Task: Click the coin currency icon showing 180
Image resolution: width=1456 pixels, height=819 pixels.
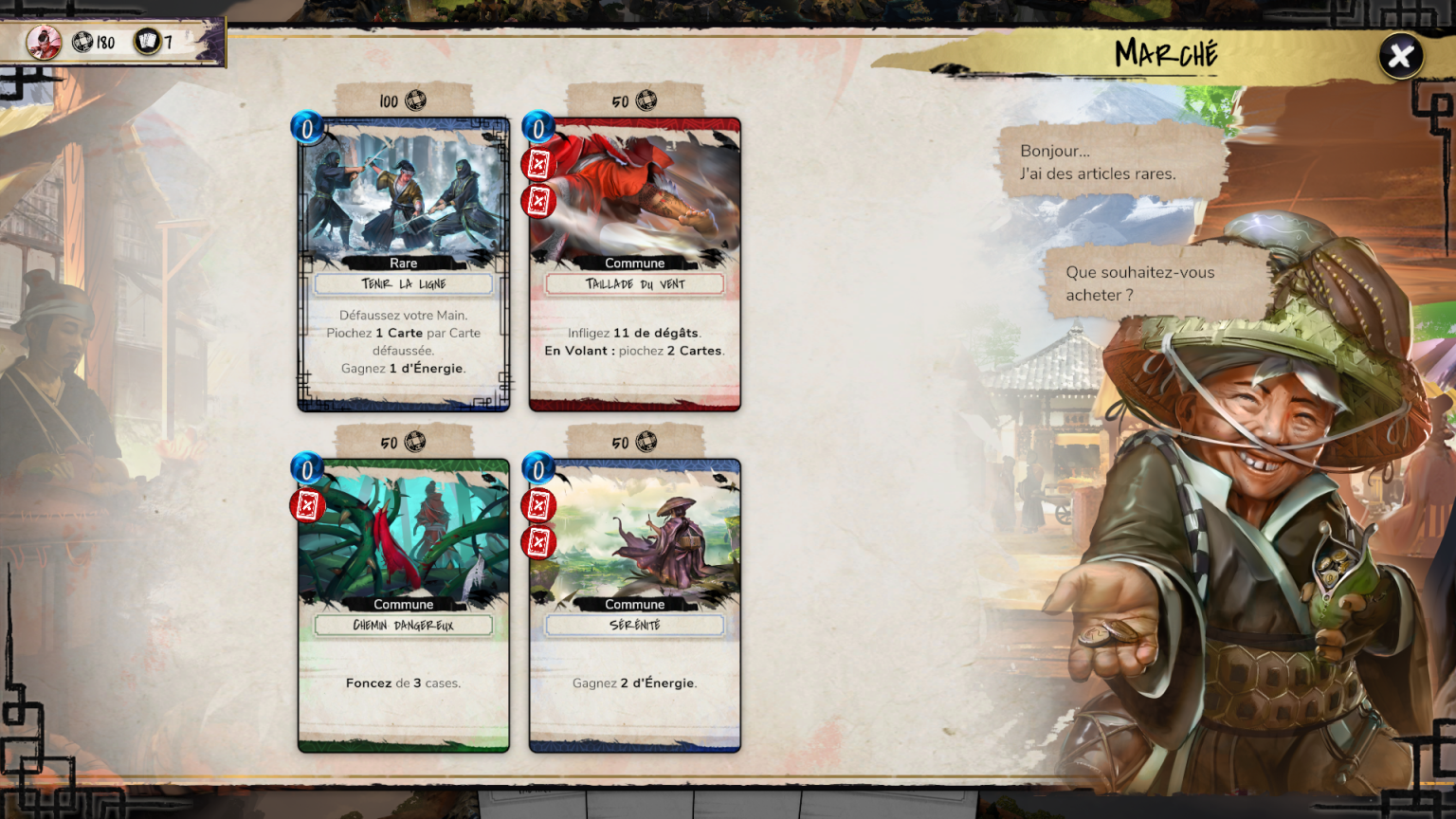Action: [83, 43]
